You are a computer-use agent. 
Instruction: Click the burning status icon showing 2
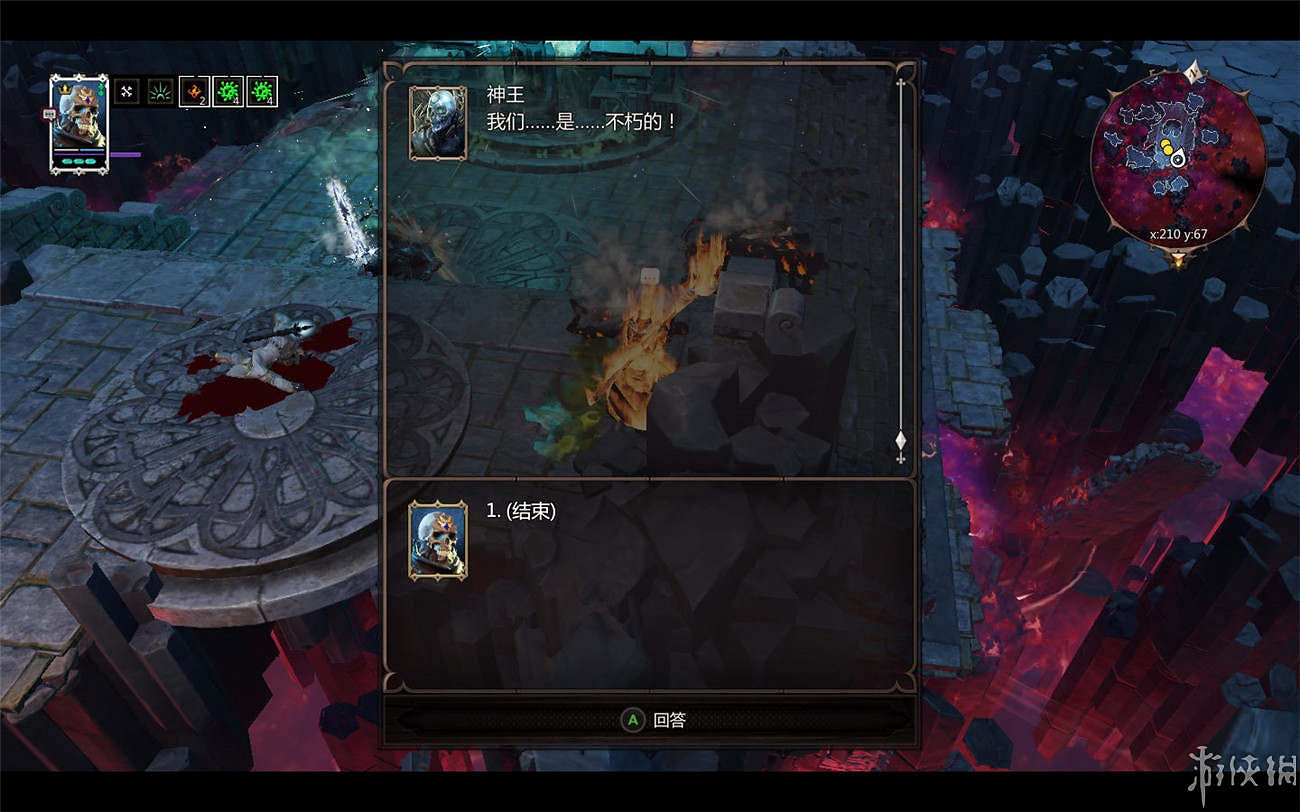coord(192,92)
